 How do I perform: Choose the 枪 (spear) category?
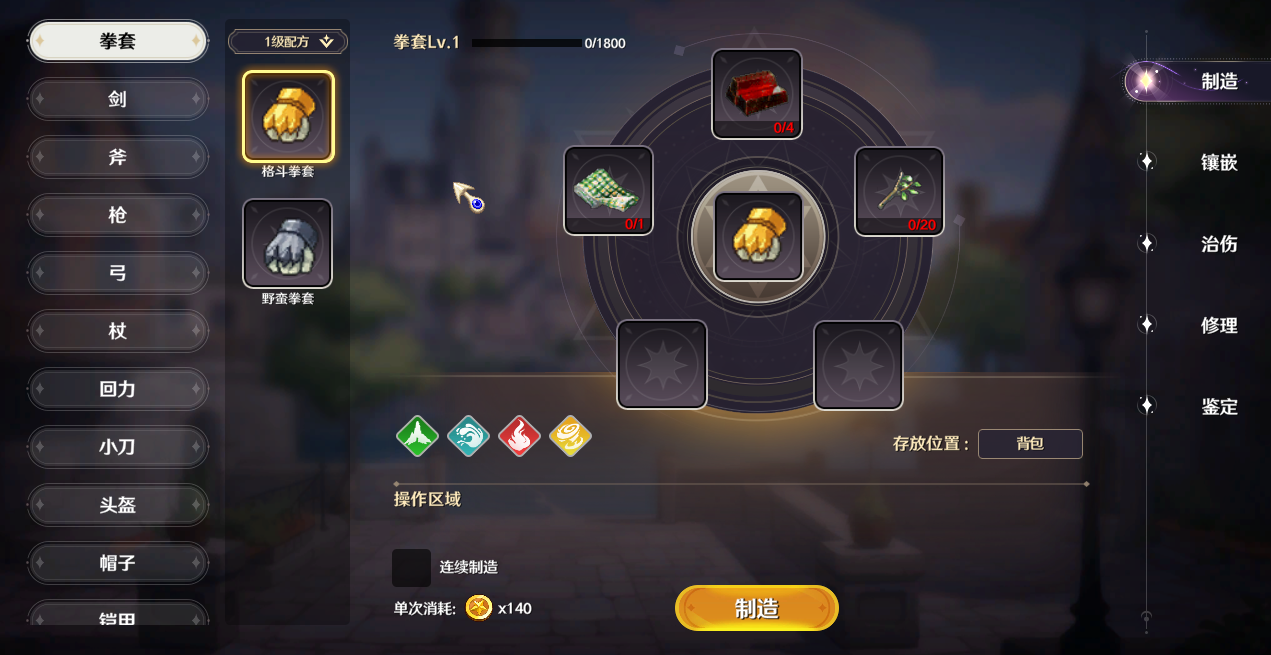(x=118, y=215)
